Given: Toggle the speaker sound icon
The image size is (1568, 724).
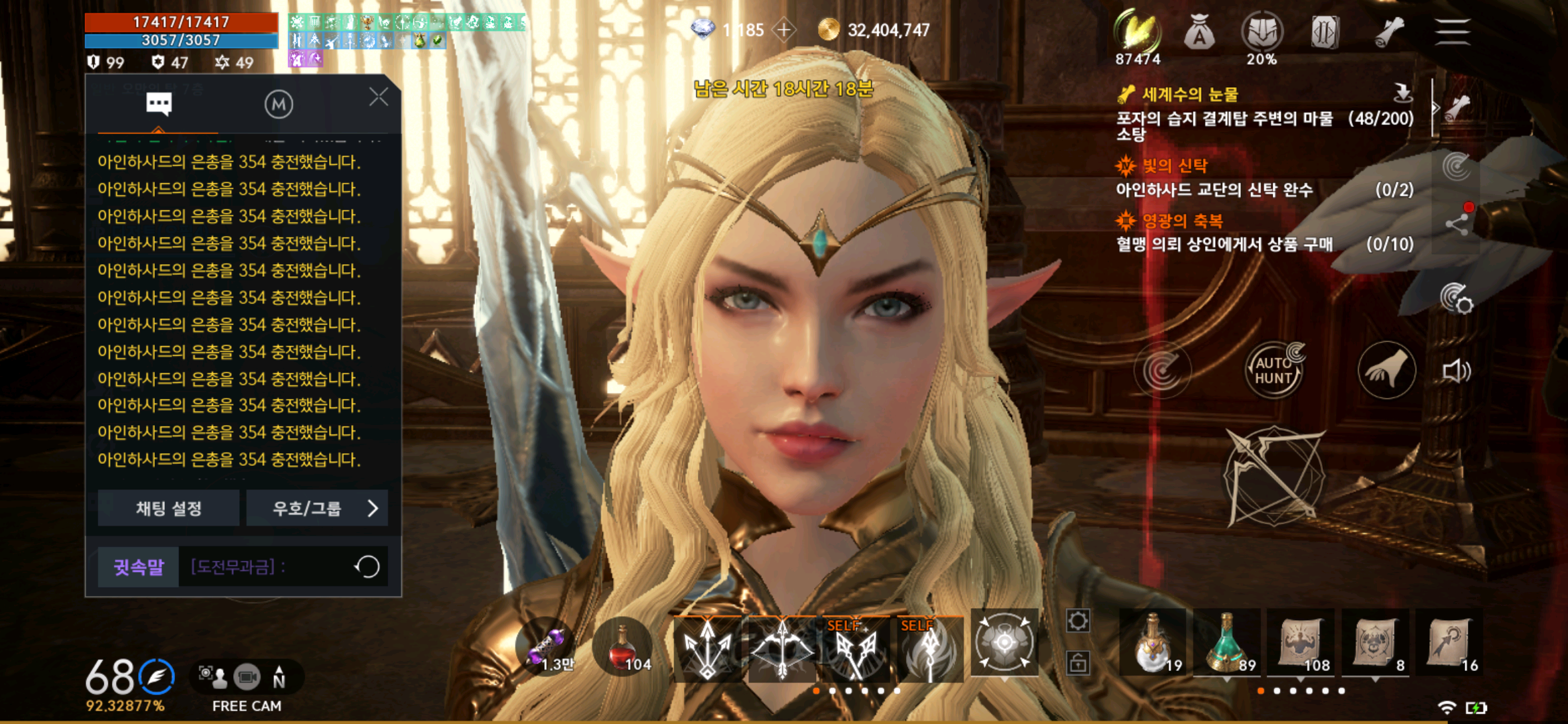Looking at the screenshot, I should pyautogui.click(x=1456, y=371).
